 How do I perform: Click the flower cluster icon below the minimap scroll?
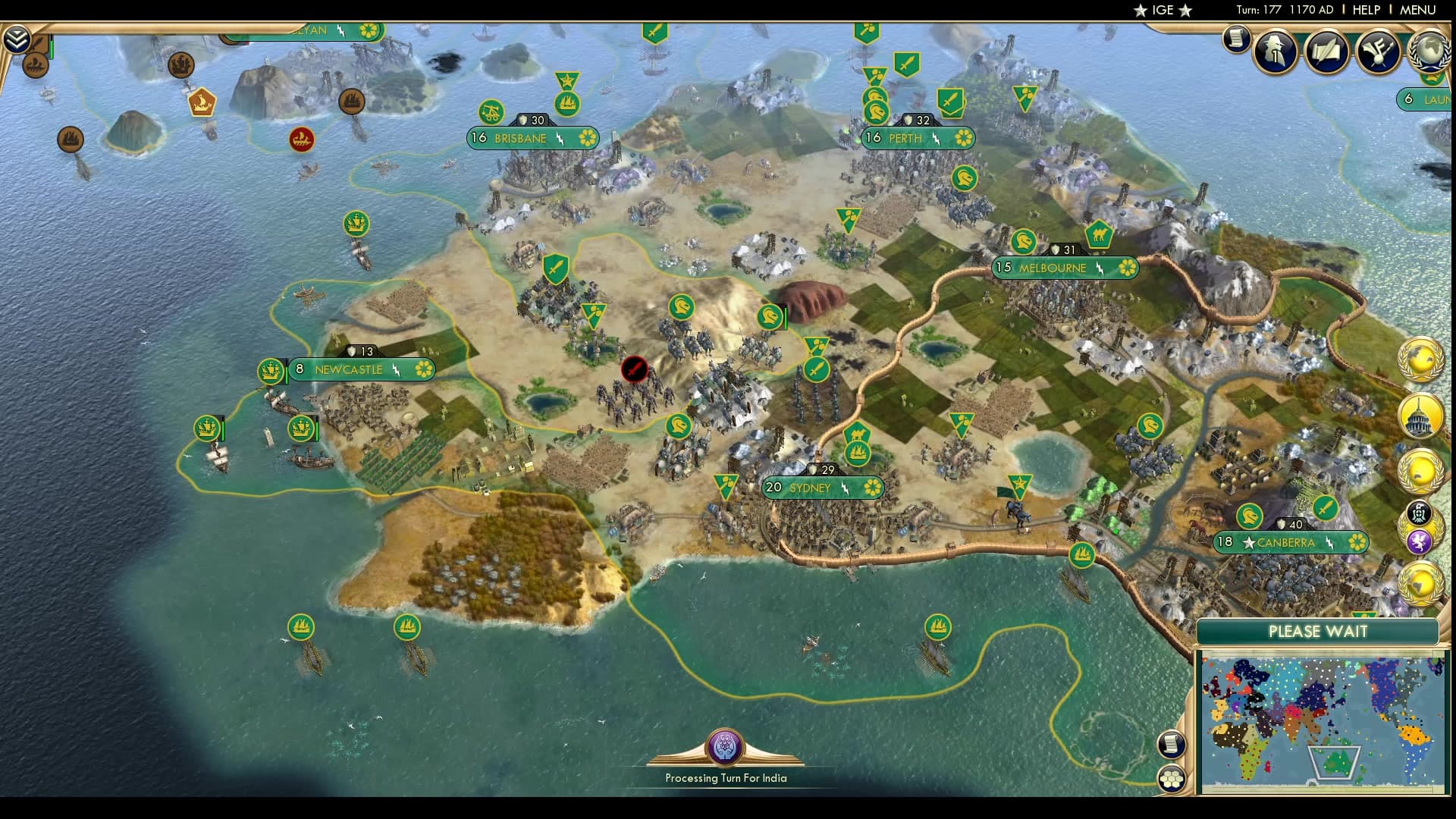pos(1172,778)
